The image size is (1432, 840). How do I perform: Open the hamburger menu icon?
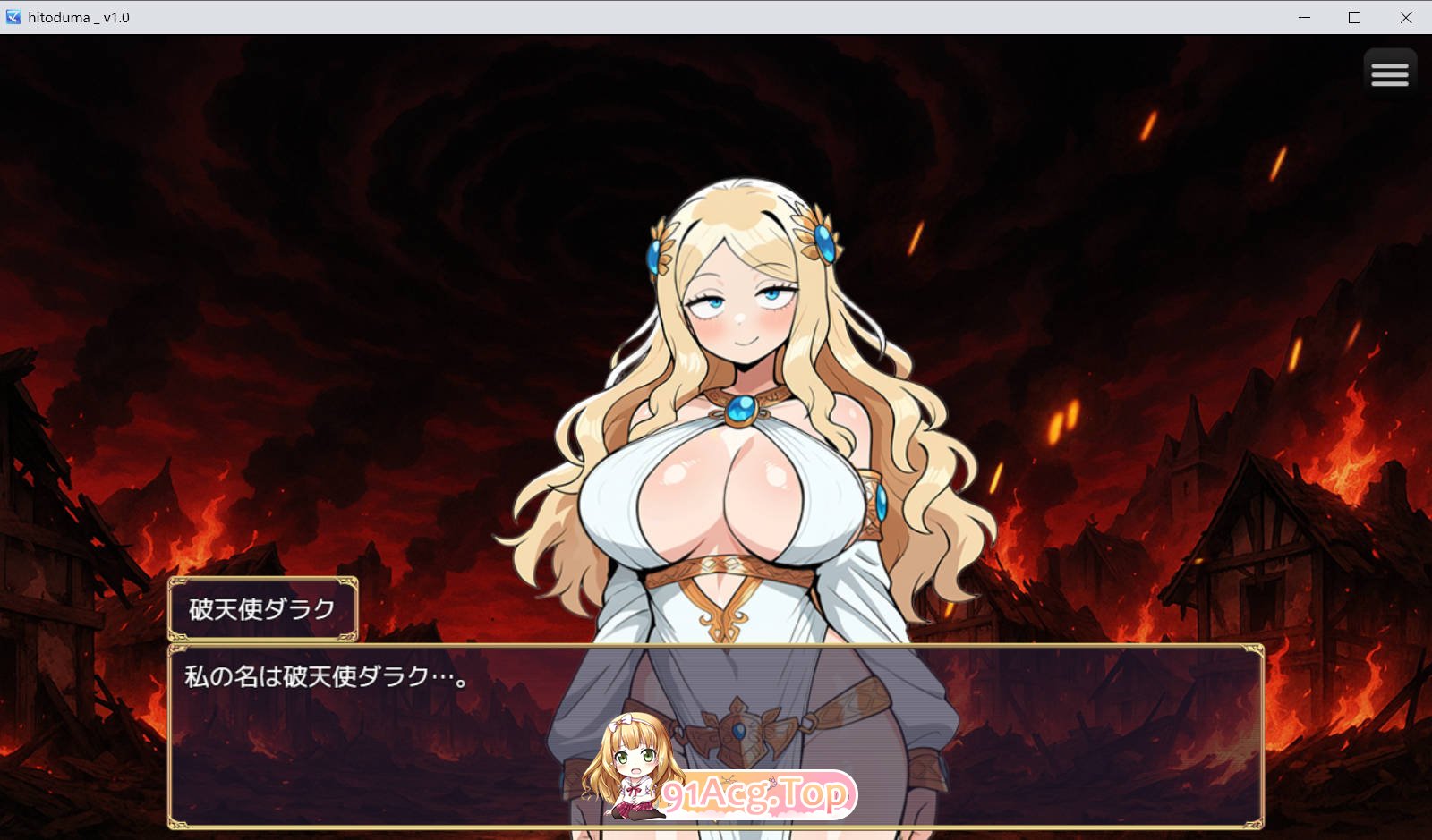pyautogui.click(x=1390, y=72)
